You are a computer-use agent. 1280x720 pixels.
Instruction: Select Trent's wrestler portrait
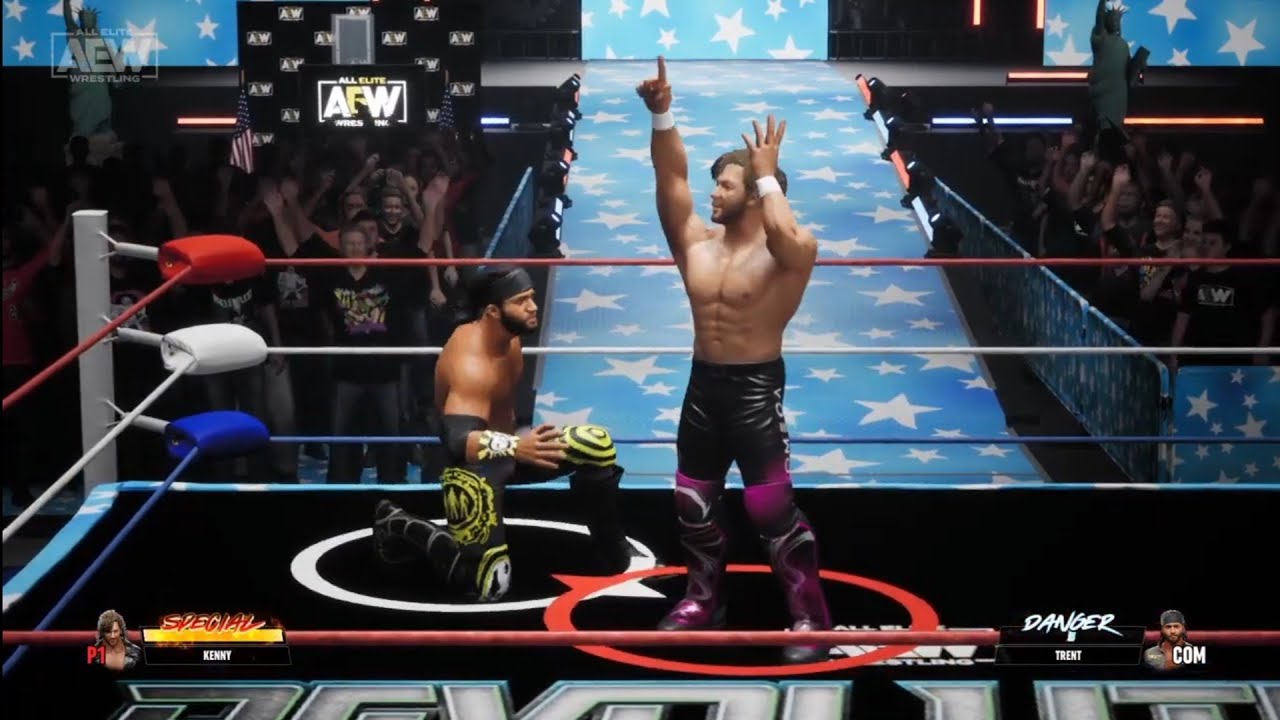click(x=1164, y=638)
